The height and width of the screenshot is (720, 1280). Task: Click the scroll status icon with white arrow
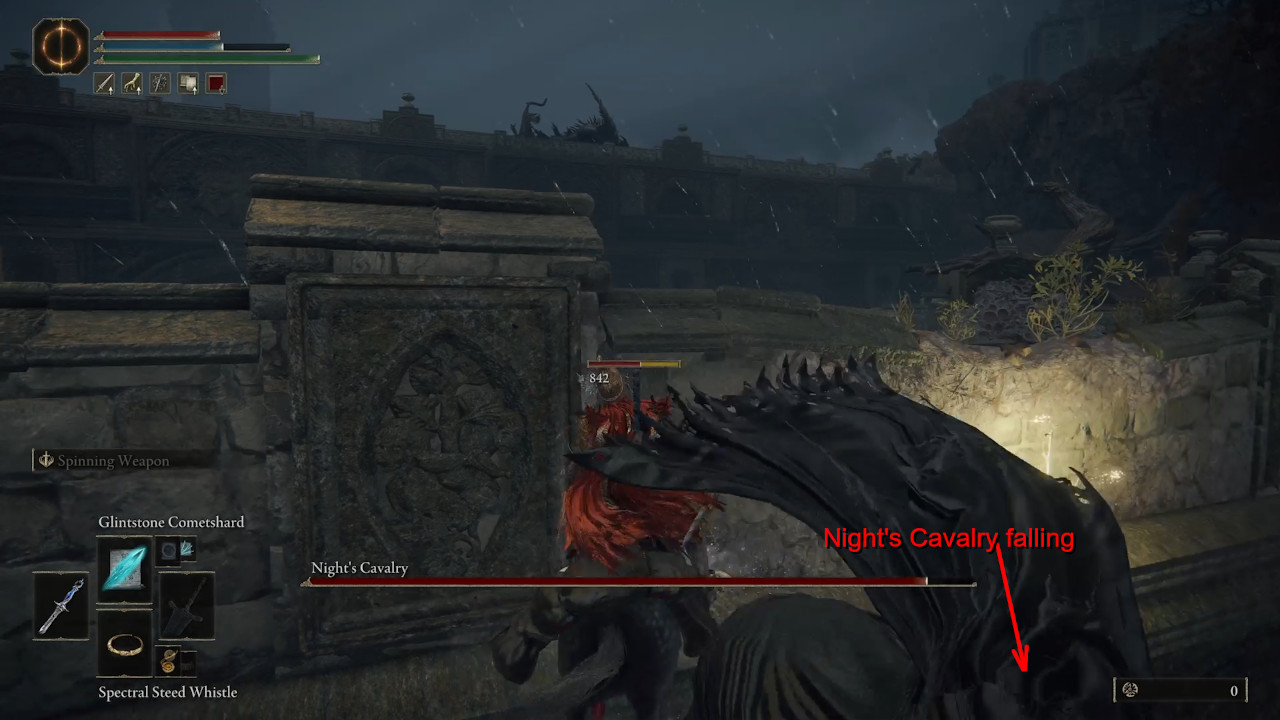(x=188, y=84)
